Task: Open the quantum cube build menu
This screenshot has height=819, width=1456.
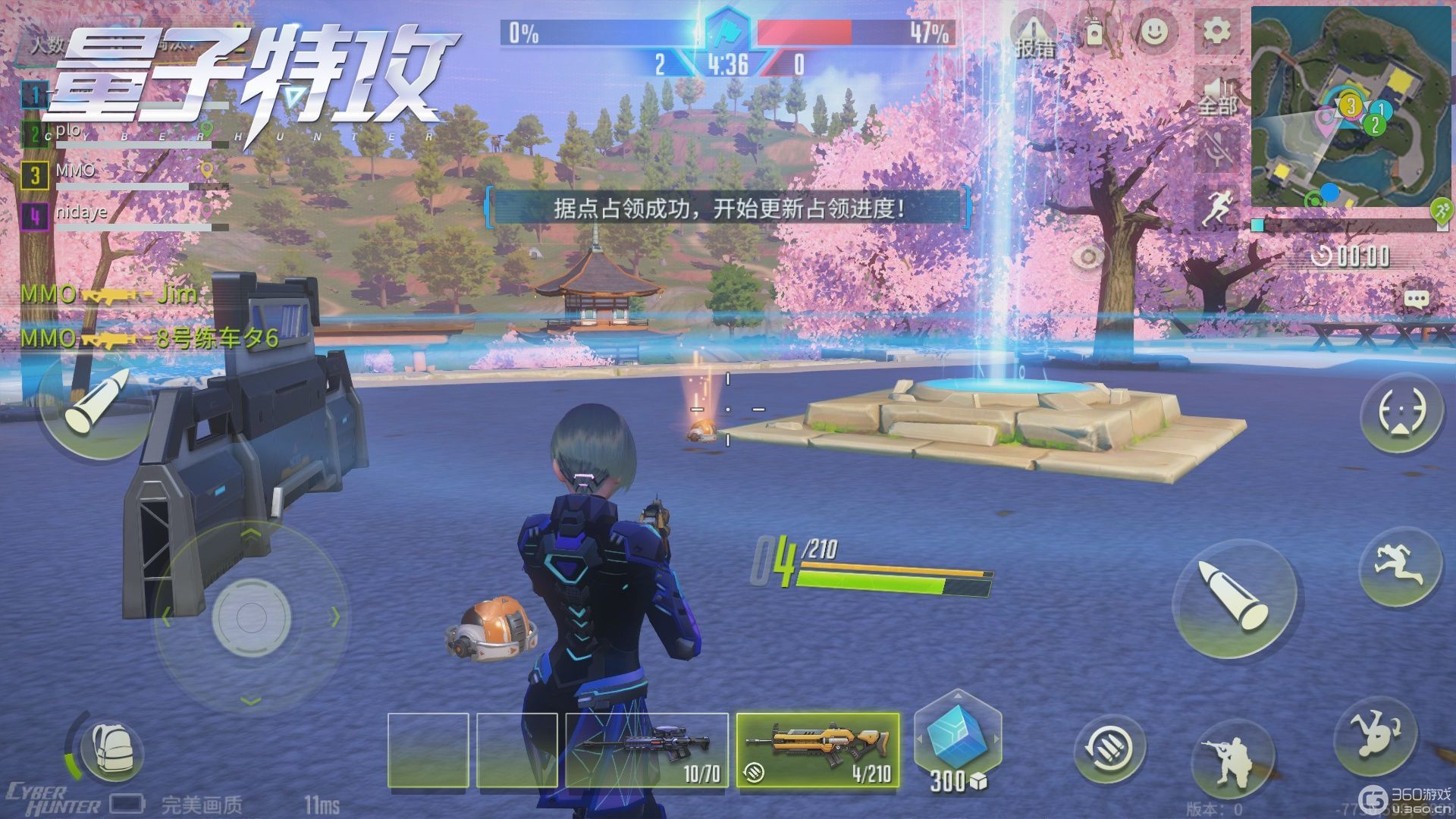Action: click(957, 742)
